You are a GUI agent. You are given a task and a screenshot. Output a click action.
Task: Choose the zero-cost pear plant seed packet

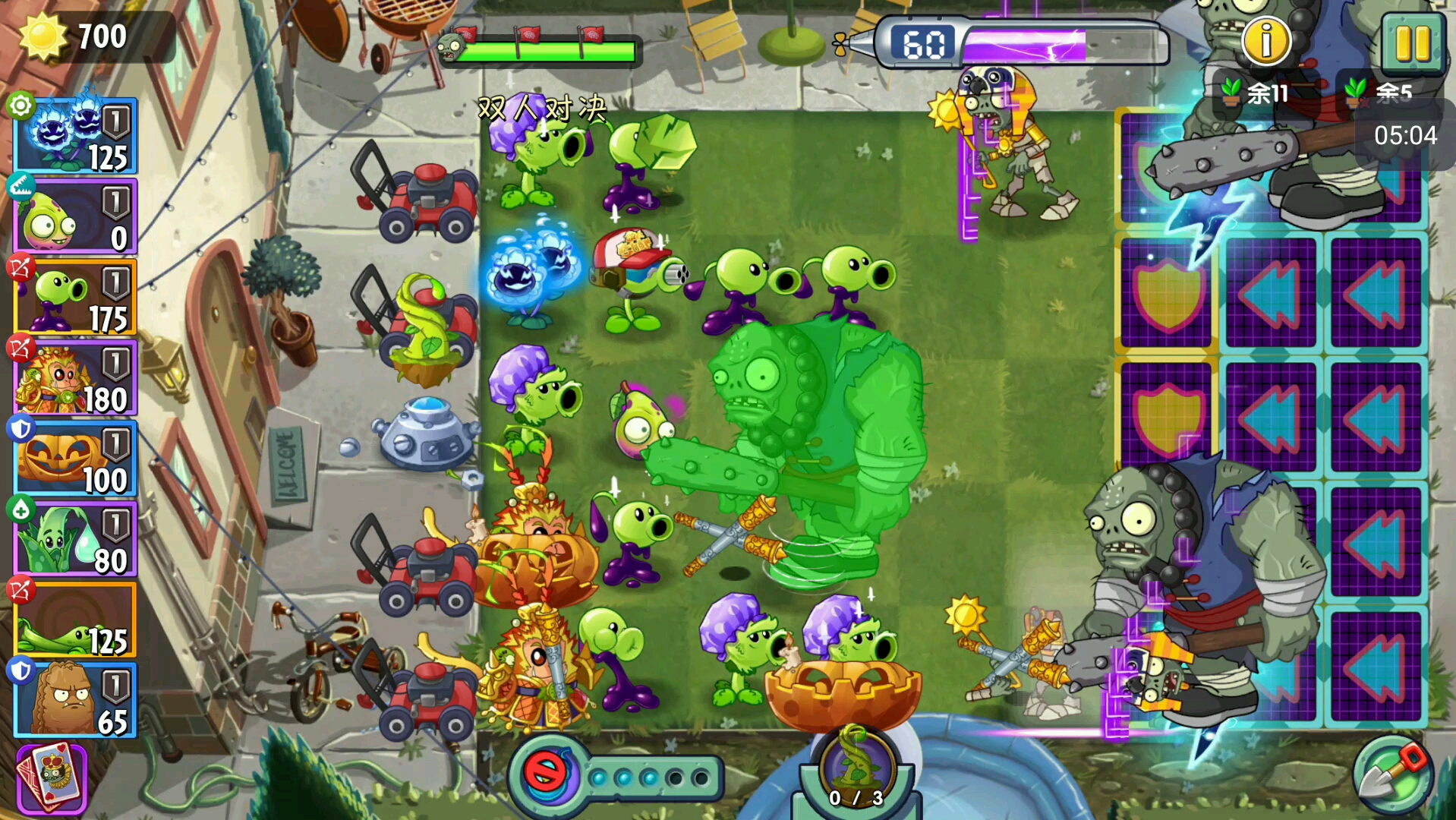tap(75, 218)
